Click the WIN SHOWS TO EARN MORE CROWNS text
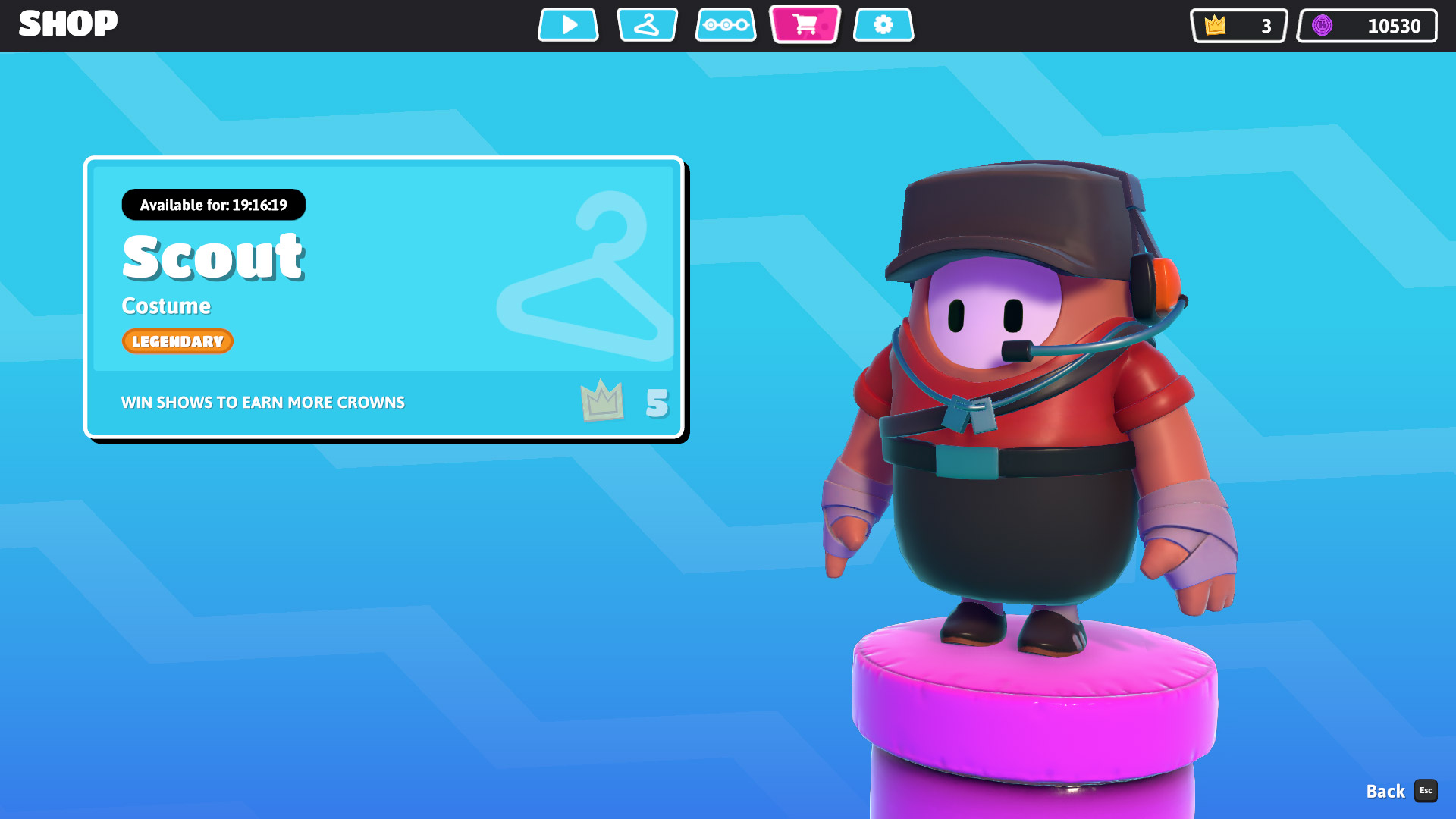Viewport: 1456px width, 819px height. (262, 402)
